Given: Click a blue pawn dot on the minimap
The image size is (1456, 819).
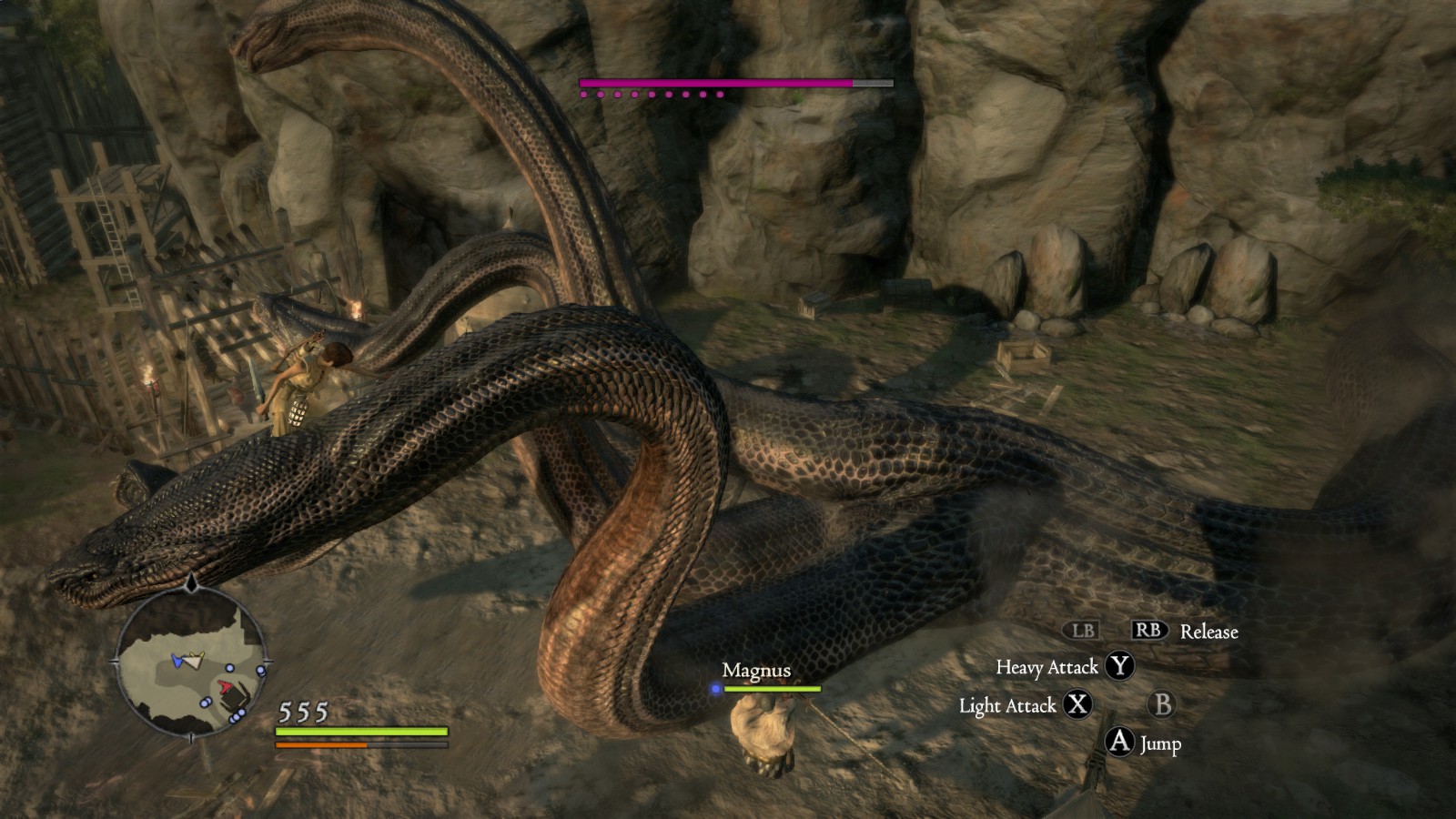Looking at the screenshot, I should tap(228, 668).
